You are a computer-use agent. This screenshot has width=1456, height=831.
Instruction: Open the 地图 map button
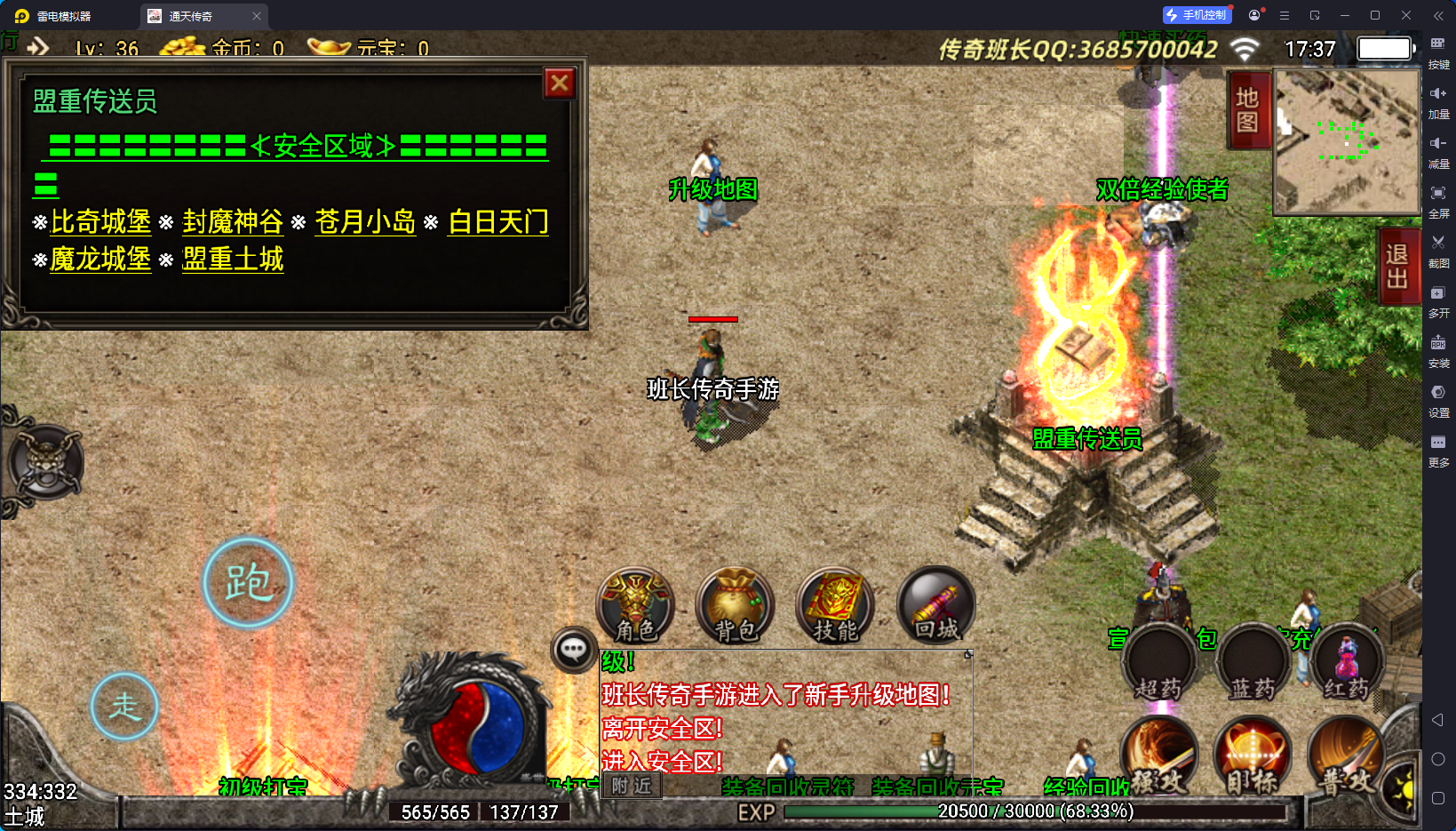[1247, 110]
